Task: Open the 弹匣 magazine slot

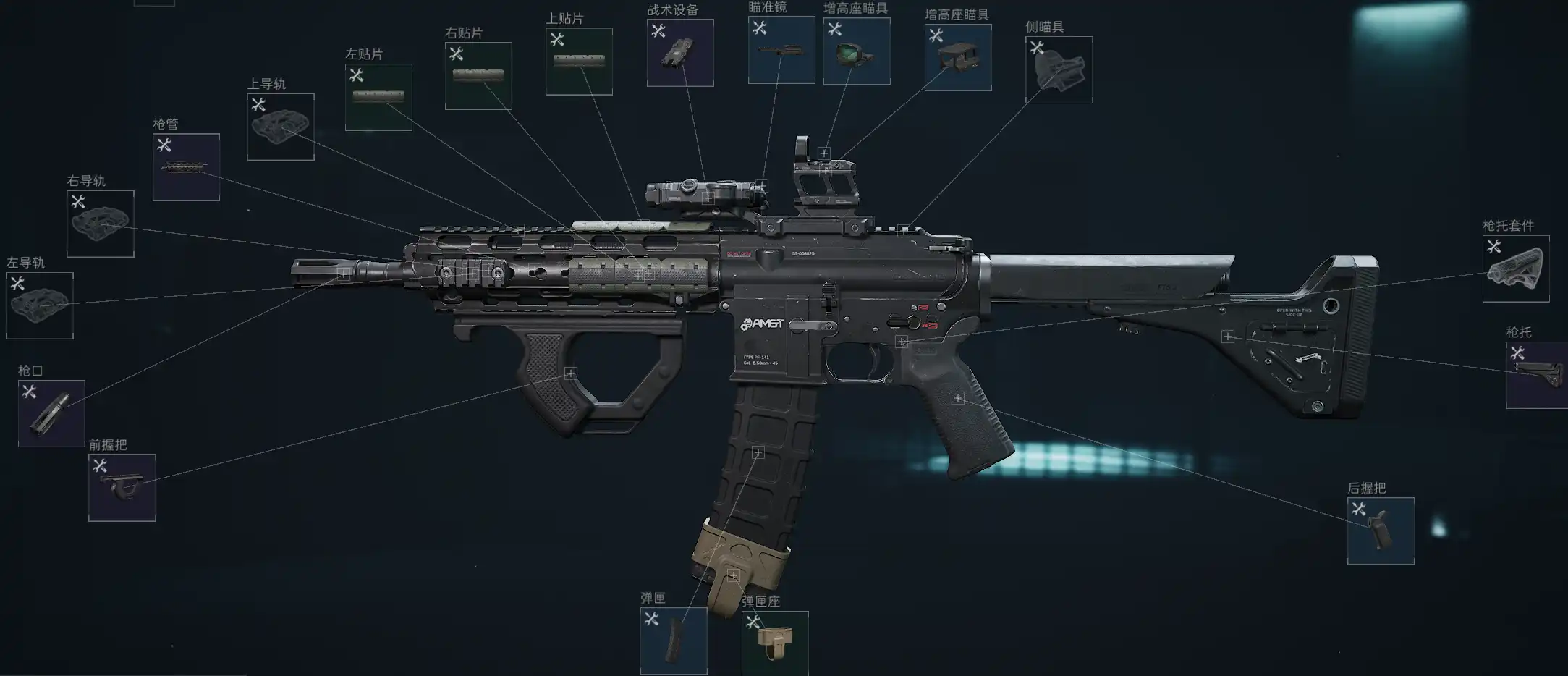Action: pos(674,641)
